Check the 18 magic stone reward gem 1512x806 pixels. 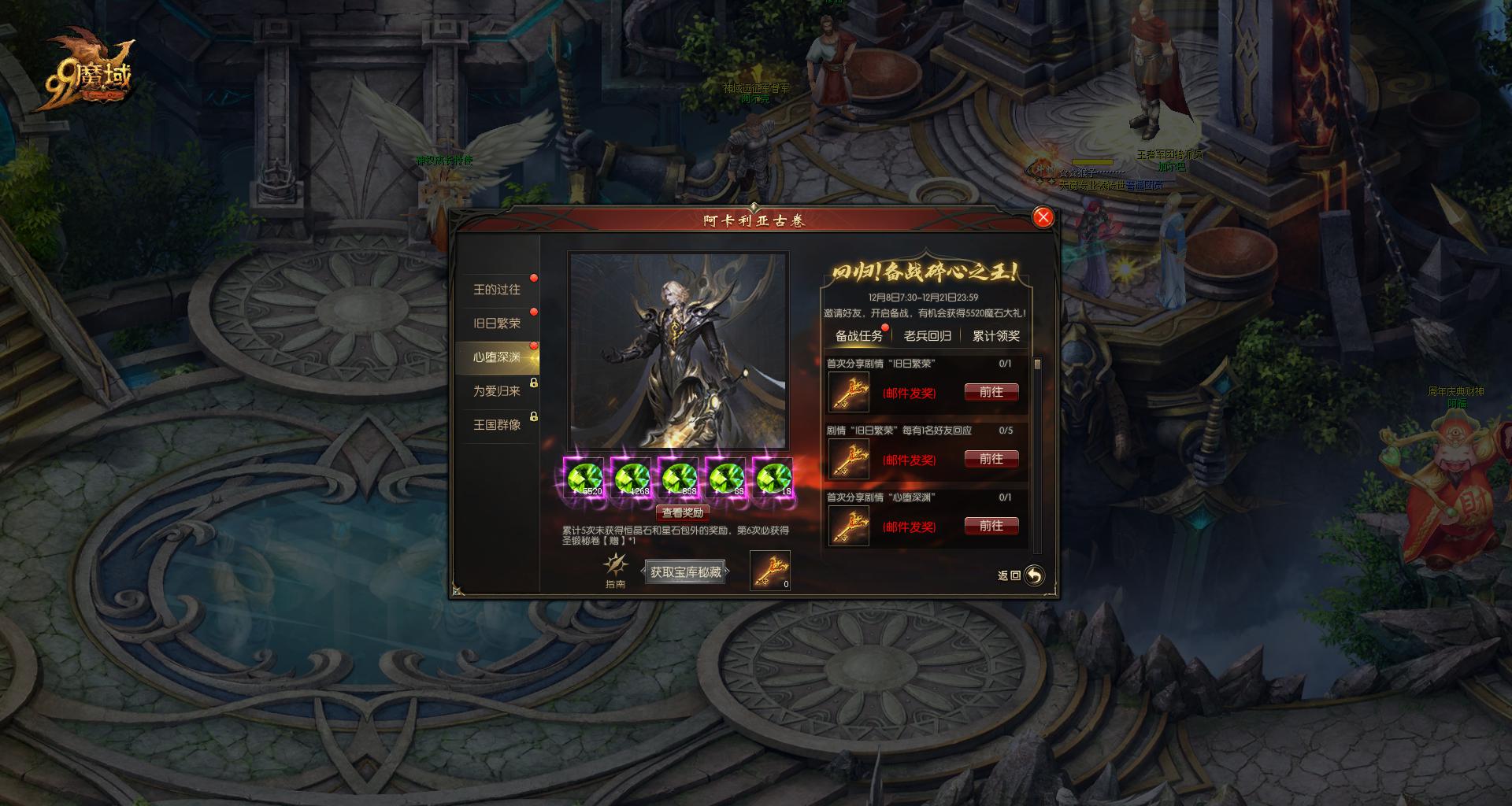pyautogui.click(x=773, y=478)
